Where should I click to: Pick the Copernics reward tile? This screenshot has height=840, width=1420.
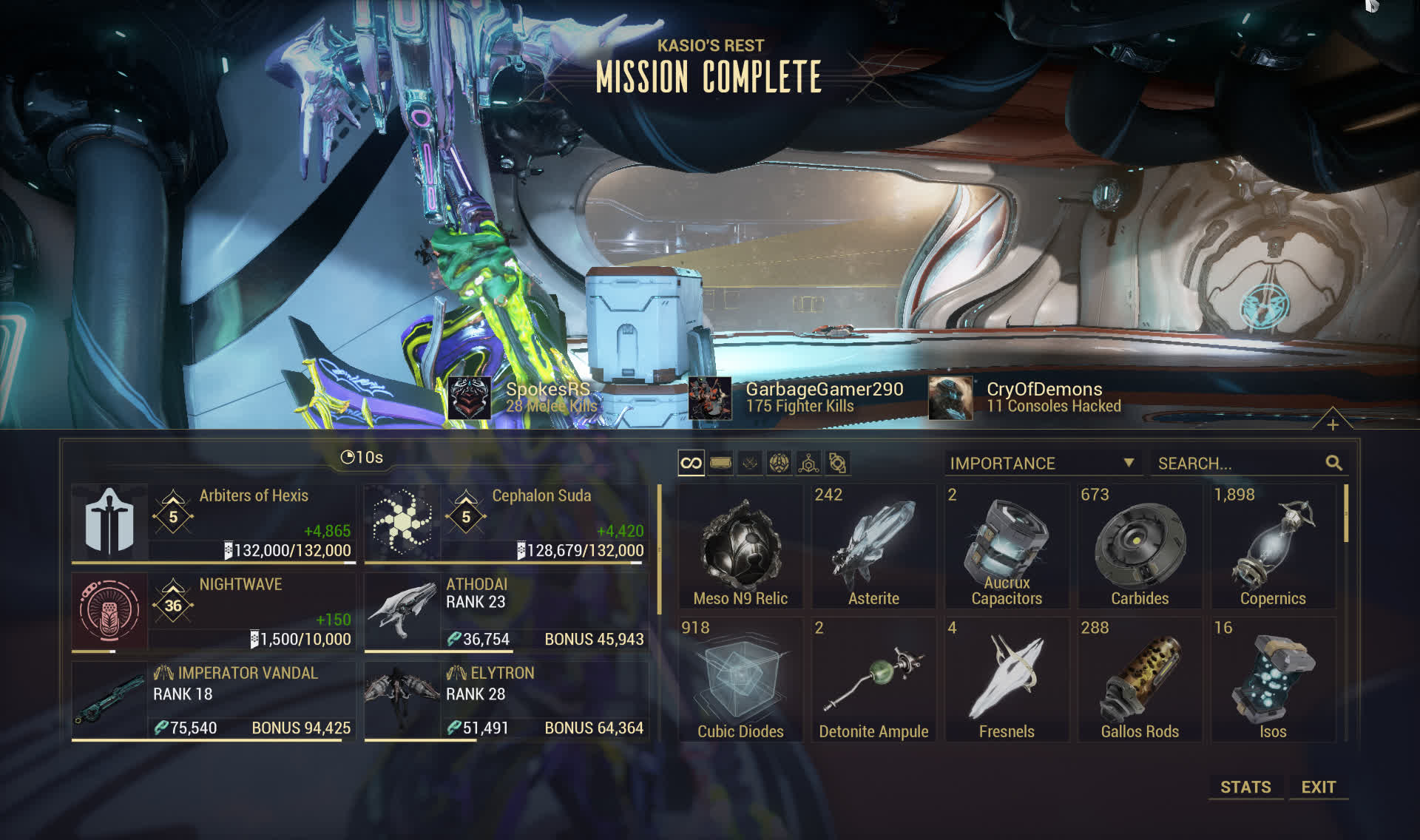coord(1273,546)
